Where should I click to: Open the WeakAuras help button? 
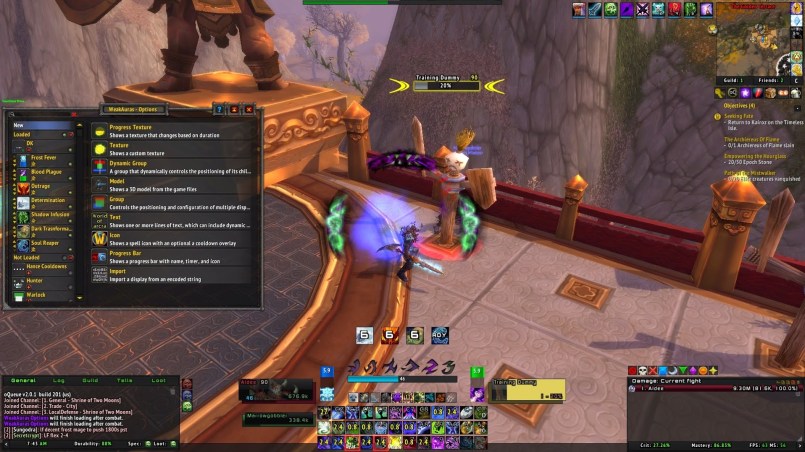click(x=219, y=109)
